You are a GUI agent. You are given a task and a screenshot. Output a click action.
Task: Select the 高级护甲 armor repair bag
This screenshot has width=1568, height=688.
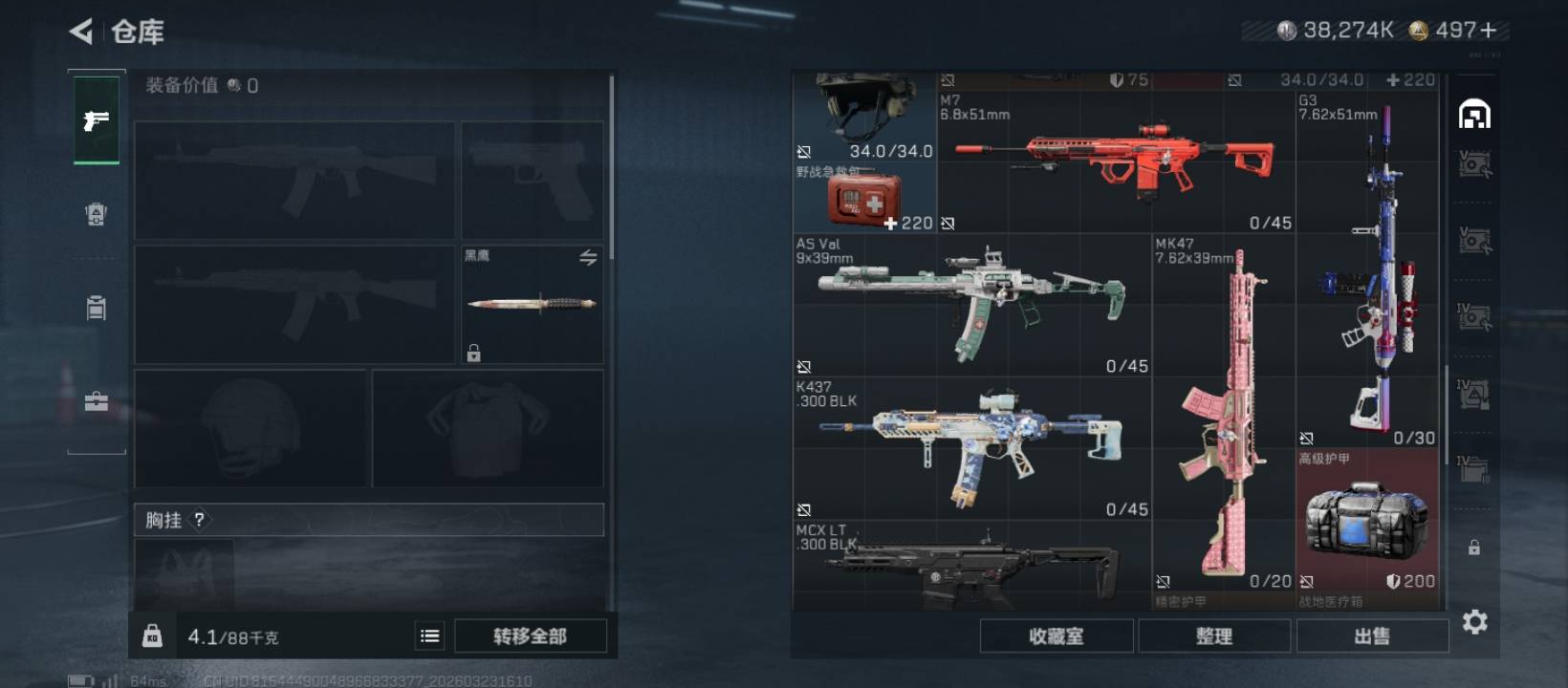pos(1367,518)
